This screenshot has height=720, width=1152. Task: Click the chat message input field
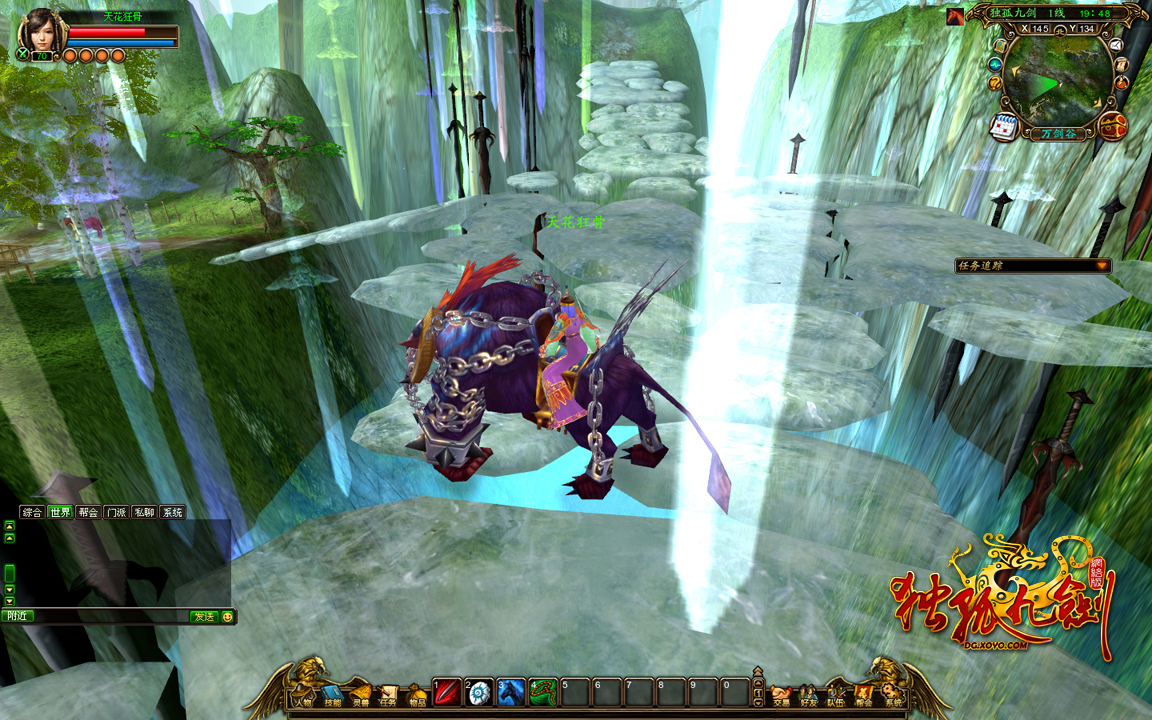point(110,616)
